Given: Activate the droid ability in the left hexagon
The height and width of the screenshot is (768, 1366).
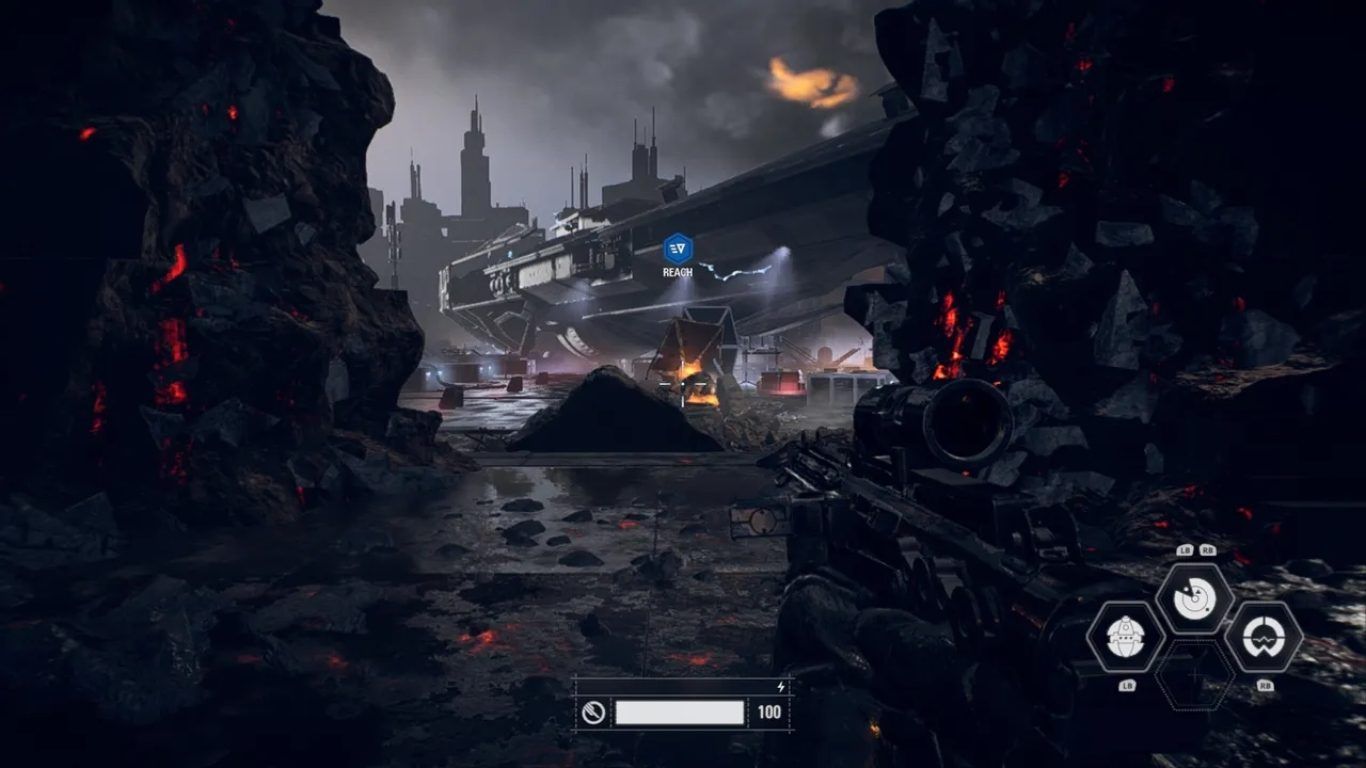Looking at the screenshot, I should 1126,637.
